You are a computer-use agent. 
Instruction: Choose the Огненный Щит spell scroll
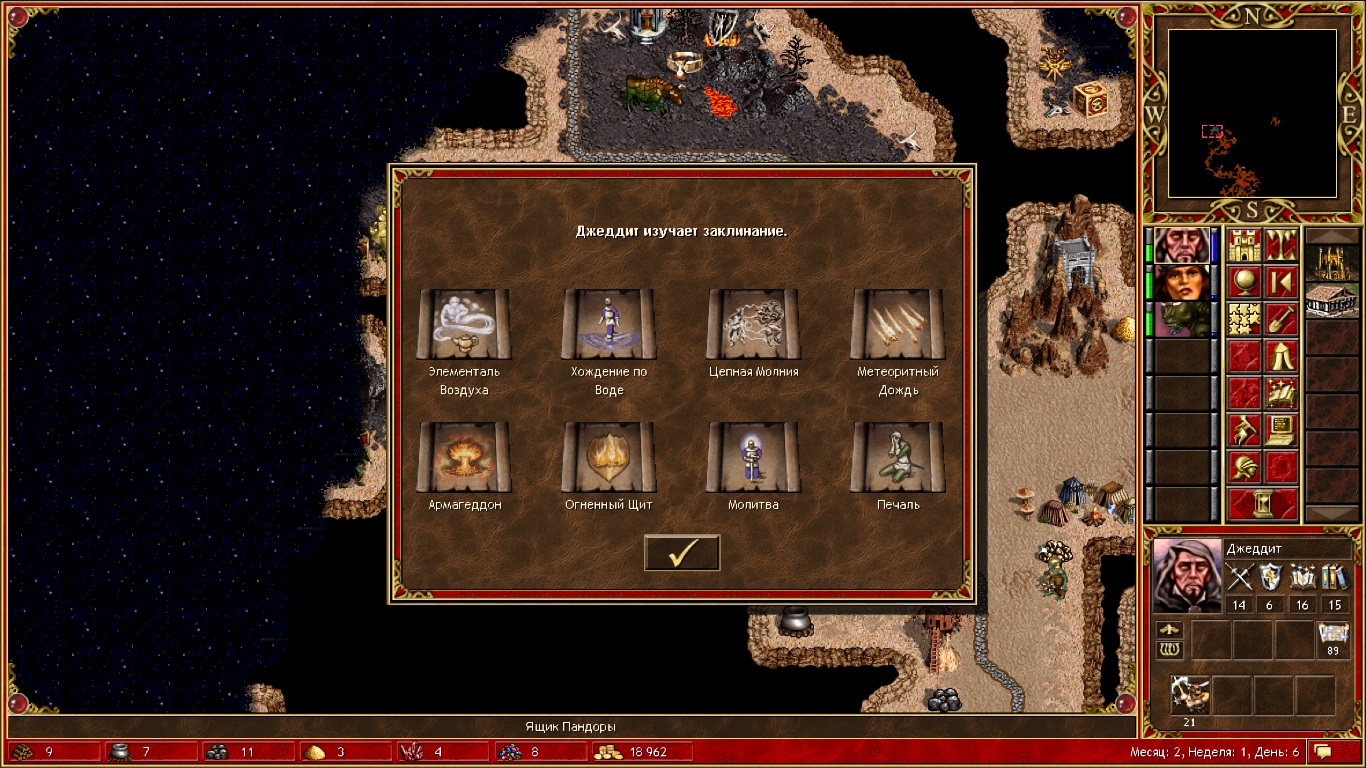608,457
